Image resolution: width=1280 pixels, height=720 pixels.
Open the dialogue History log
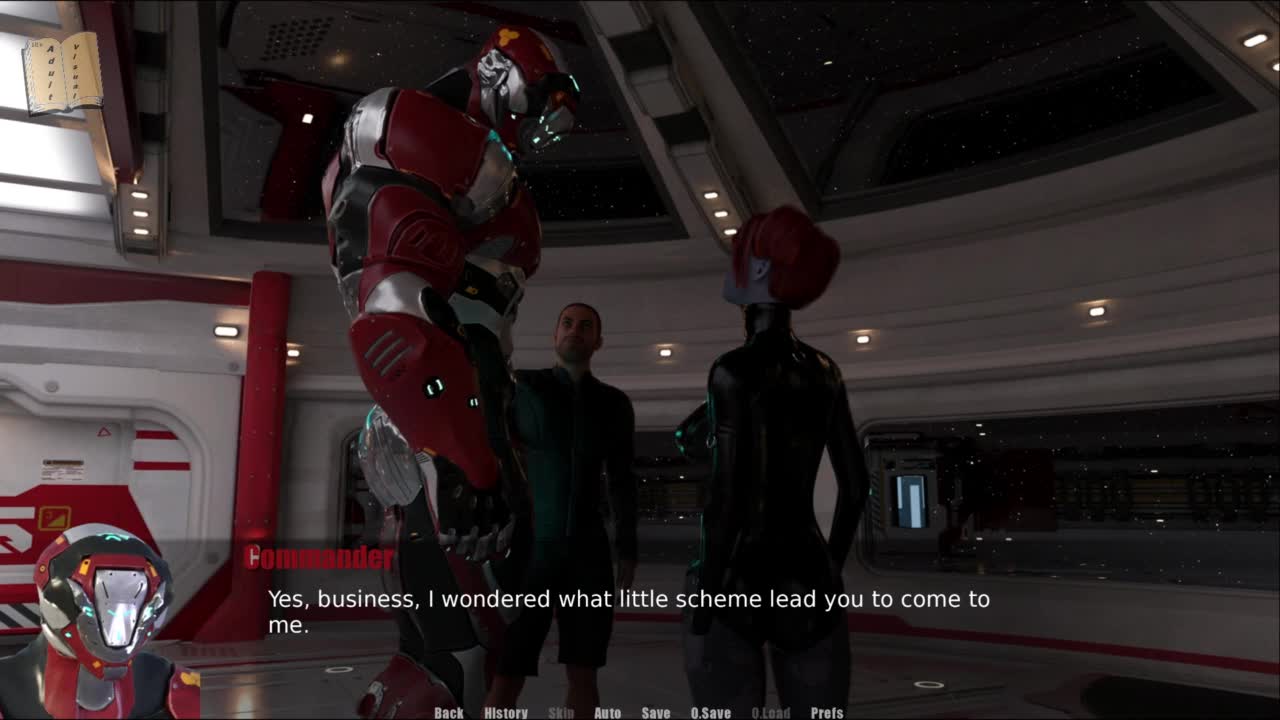pos(506,713)
